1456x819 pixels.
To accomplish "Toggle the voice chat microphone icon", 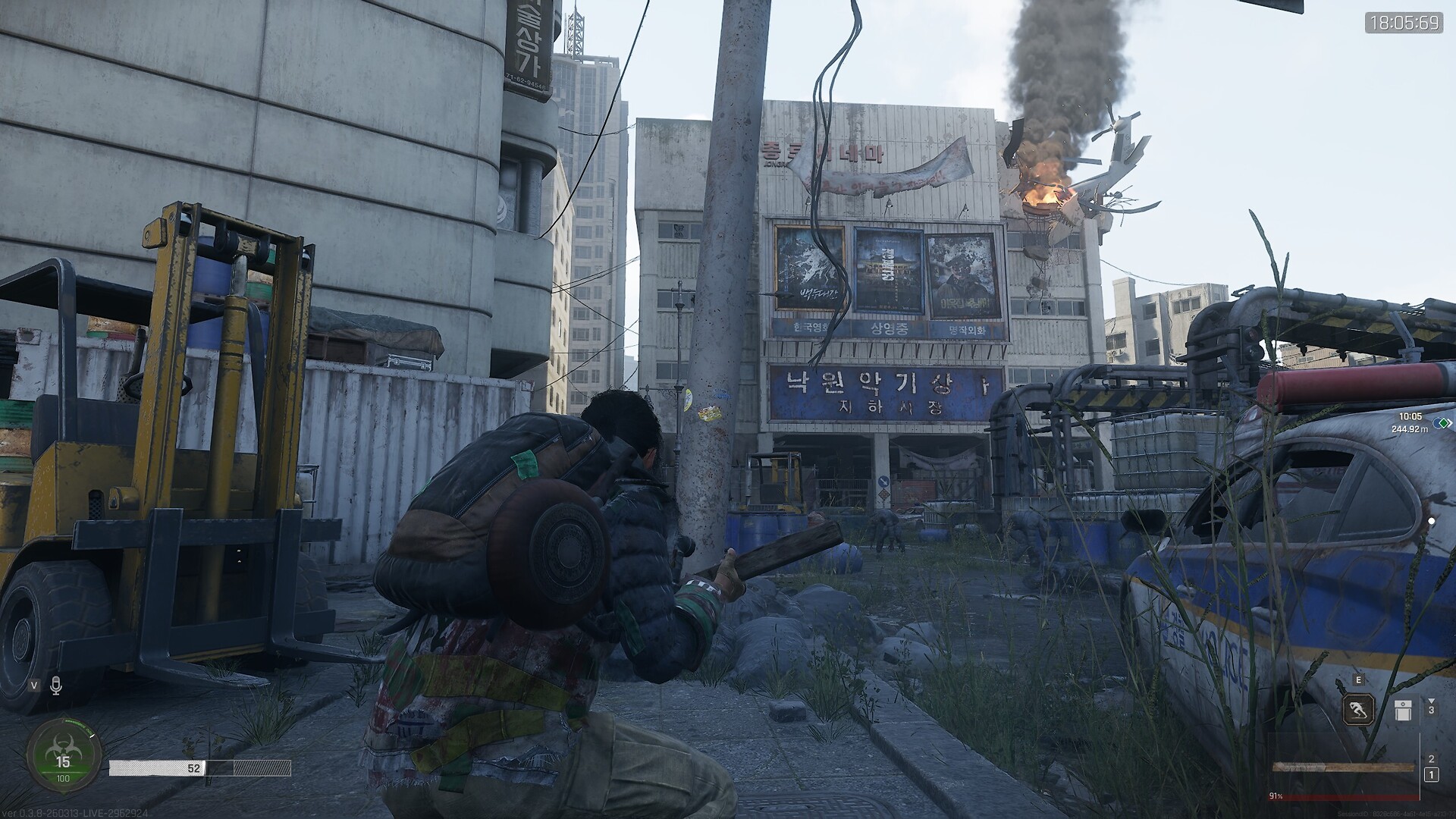I will [x=55, y=686].
